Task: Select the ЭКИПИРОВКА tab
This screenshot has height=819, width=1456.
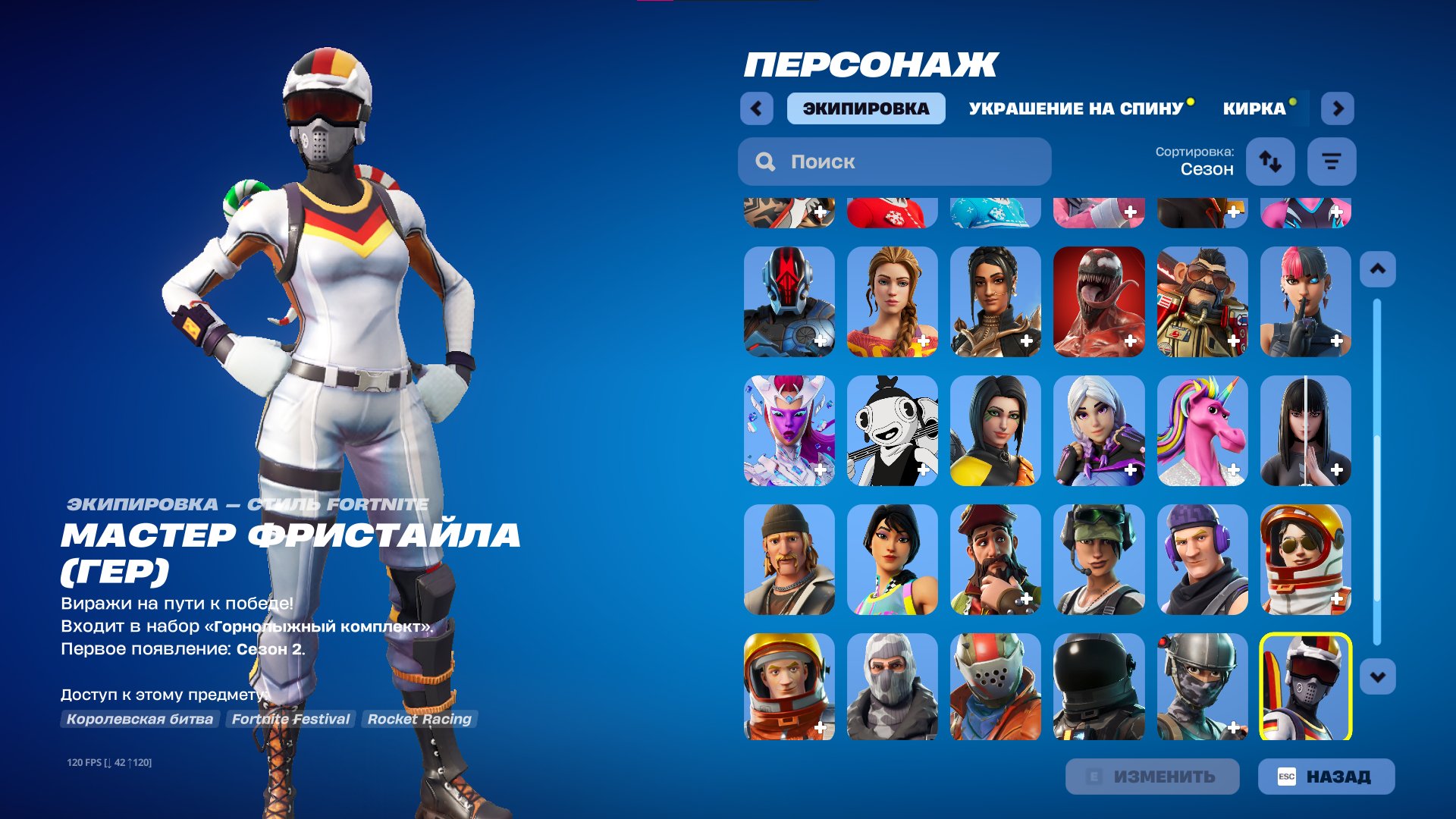Action: pos(864,108)
